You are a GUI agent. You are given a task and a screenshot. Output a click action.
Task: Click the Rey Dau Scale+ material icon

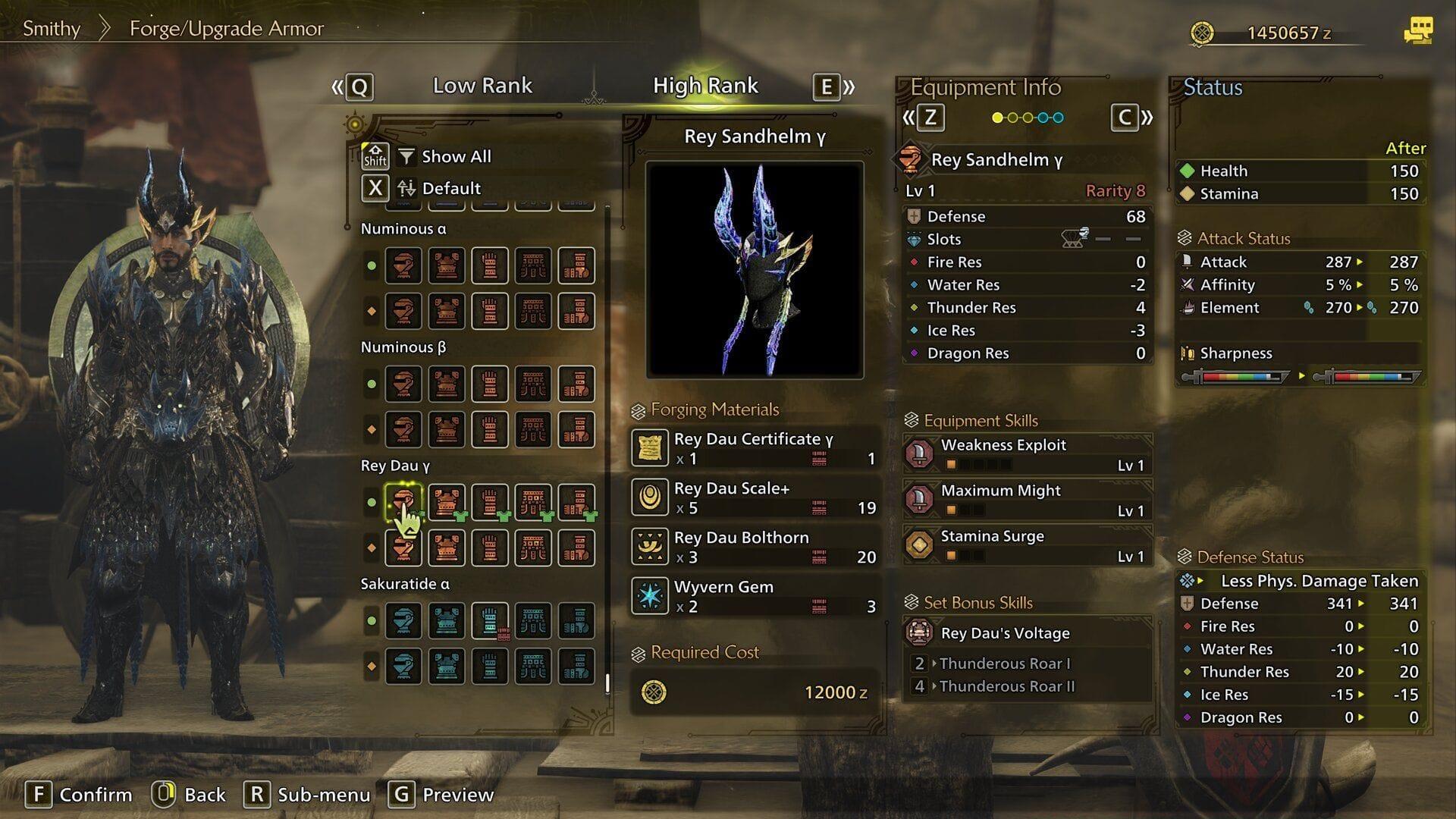(649, 498)
